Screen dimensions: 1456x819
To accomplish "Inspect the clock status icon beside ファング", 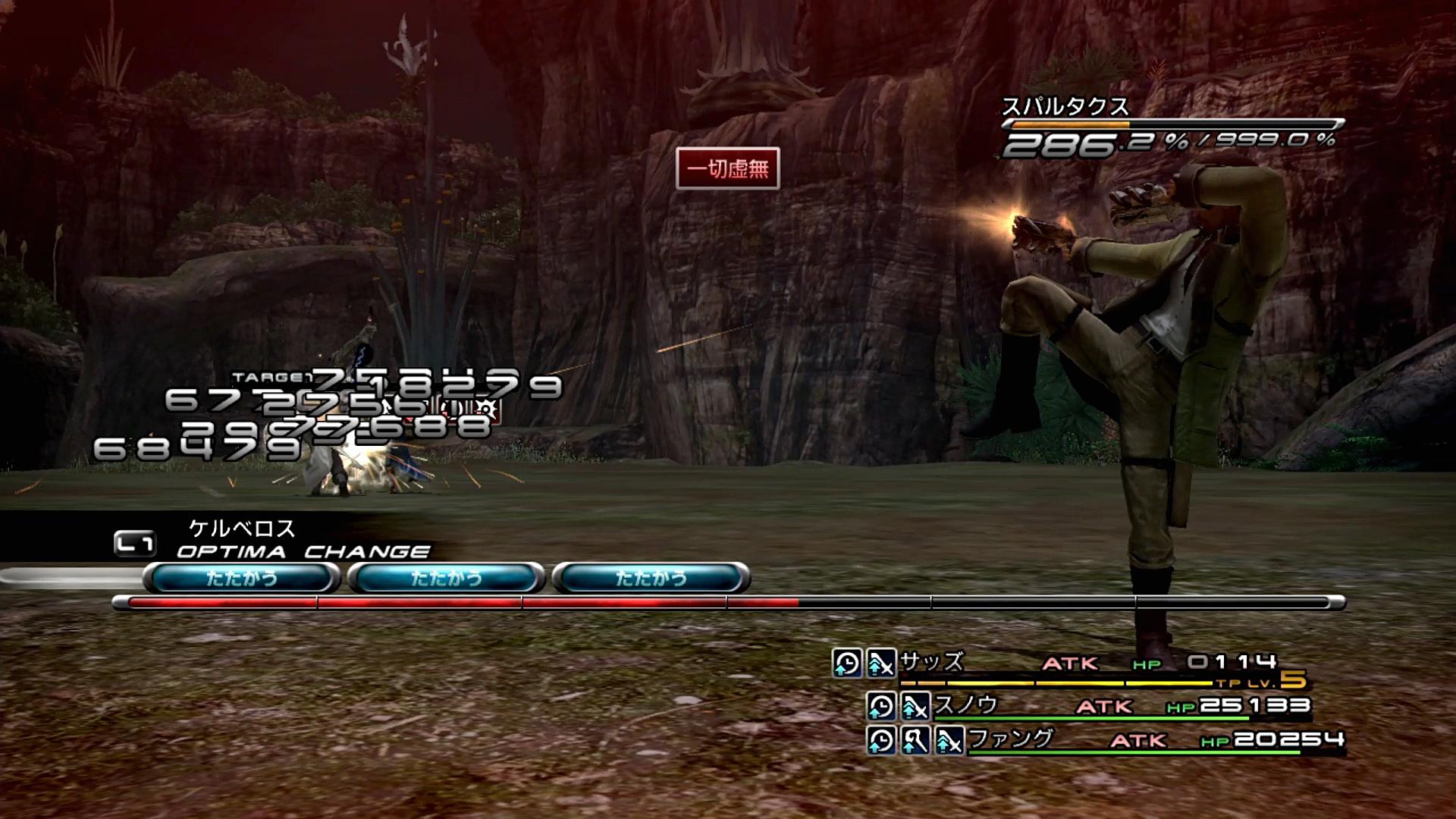I will point(880,740).
